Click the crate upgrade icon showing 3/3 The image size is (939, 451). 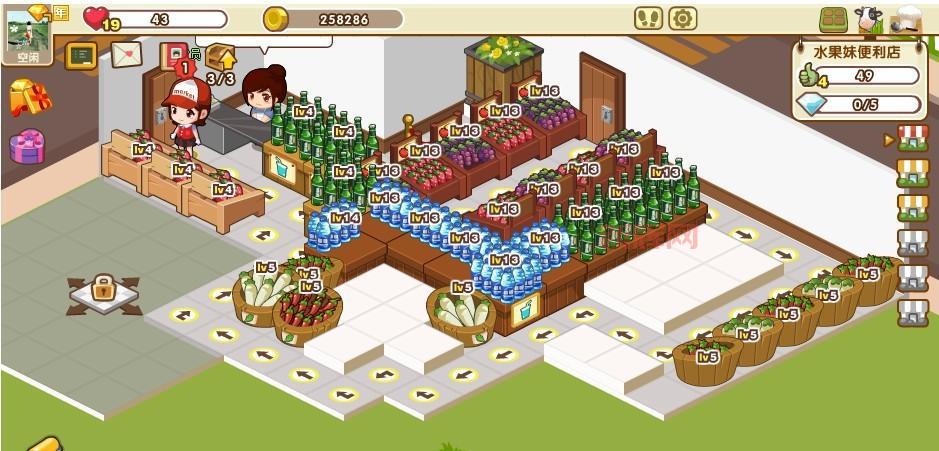point(220,62)
